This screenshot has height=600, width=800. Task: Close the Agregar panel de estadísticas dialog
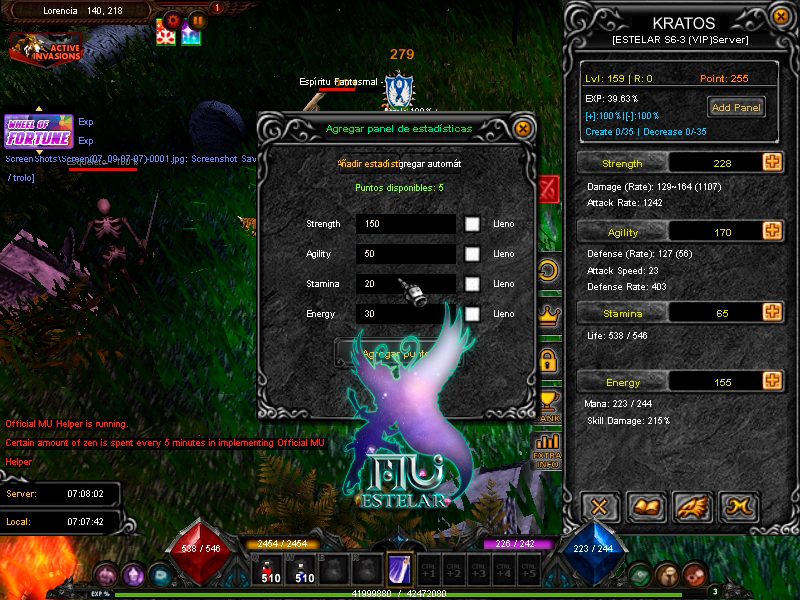[x=522, y=128]
